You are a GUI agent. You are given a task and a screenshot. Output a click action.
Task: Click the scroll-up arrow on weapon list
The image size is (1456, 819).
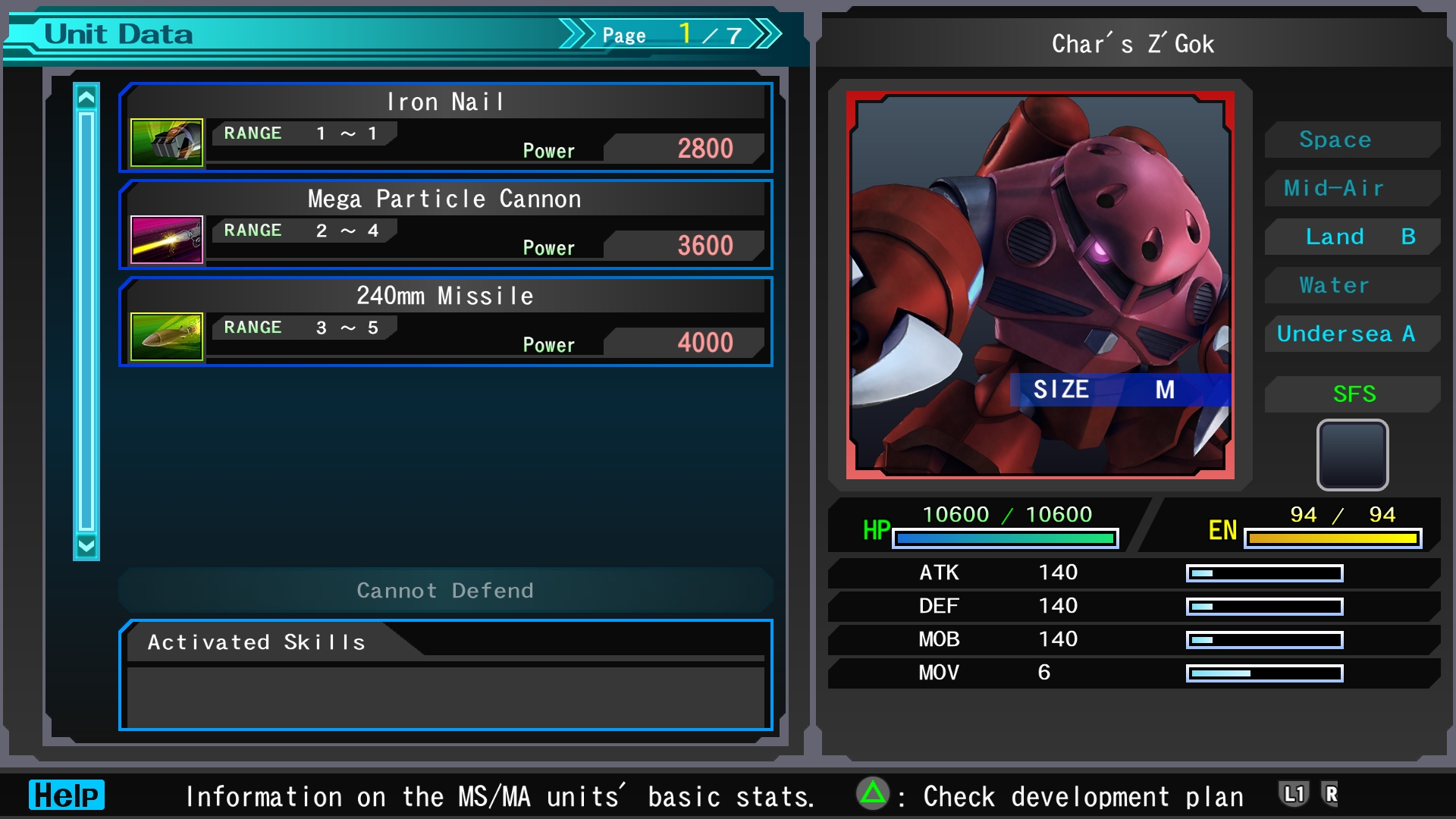pos(86,98)
